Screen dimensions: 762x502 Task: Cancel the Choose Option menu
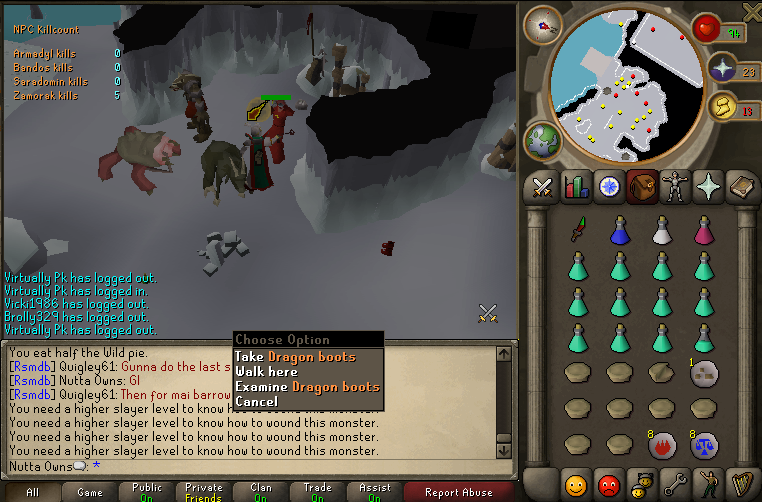pos(256,402)
